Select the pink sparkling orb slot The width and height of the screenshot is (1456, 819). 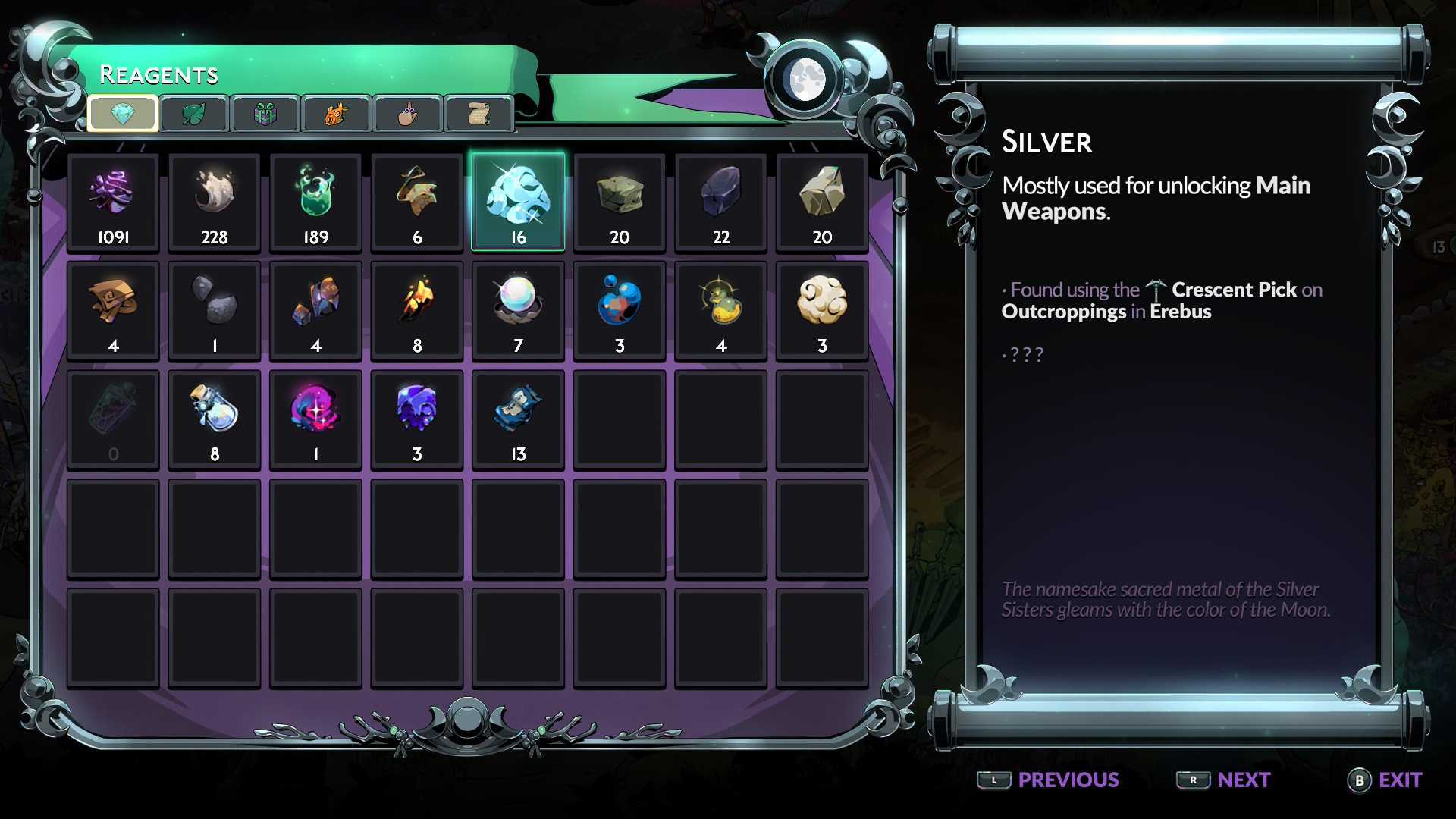pyautogui.click(x=315, y=419)
